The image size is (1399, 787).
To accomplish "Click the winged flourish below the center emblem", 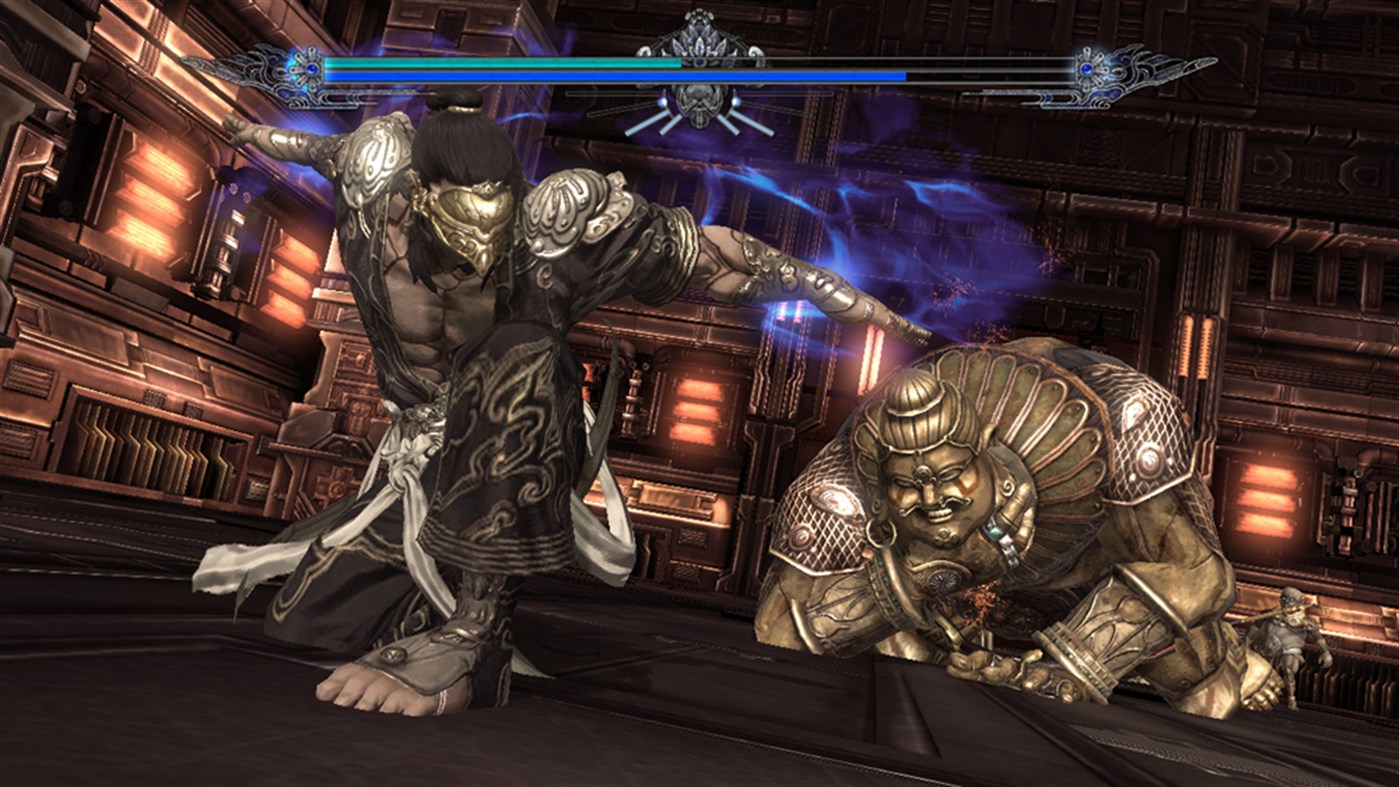I will [700, 125].
